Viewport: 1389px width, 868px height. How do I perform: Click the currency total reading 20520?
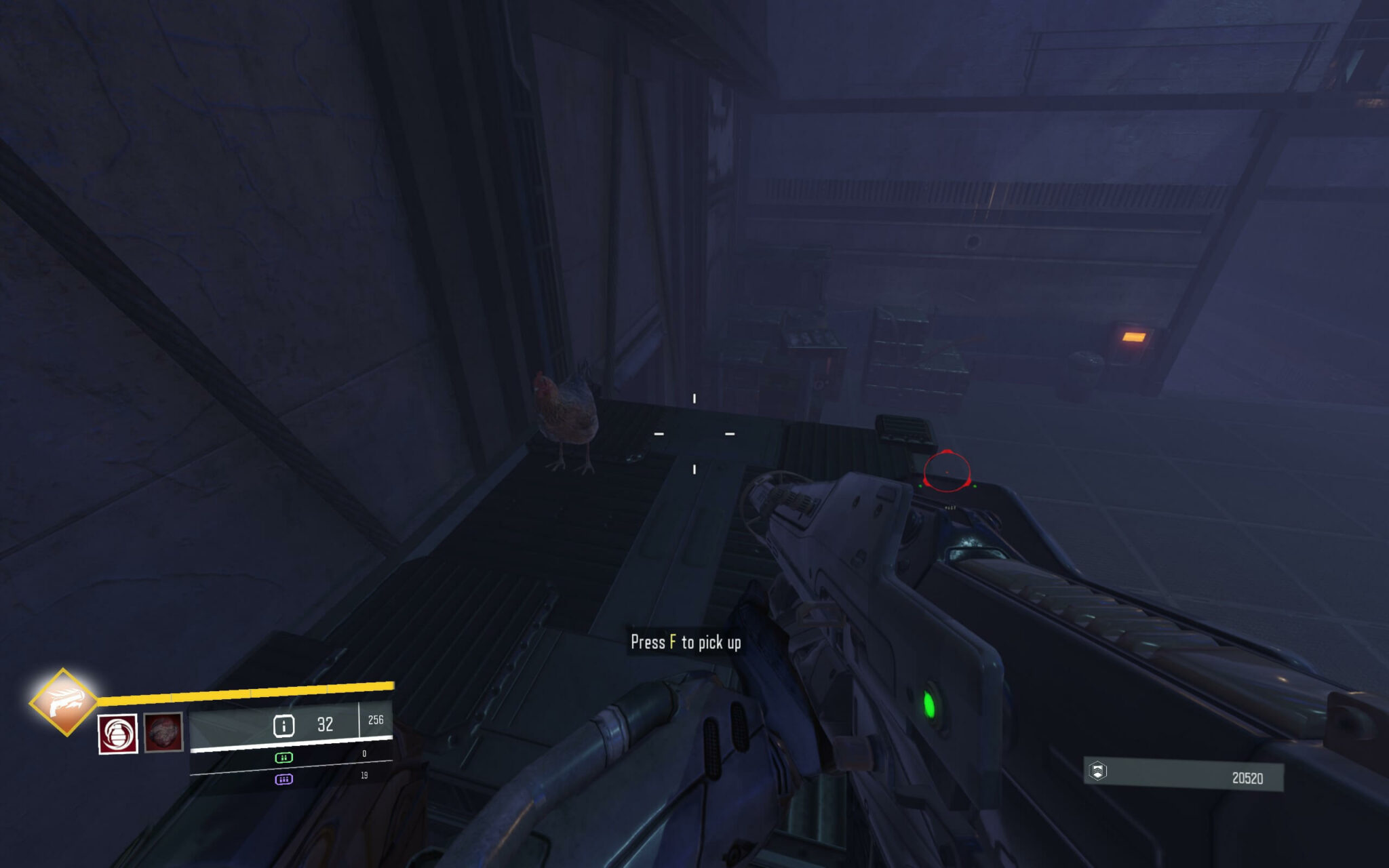pyautogui.click(x=1249, y=778)
